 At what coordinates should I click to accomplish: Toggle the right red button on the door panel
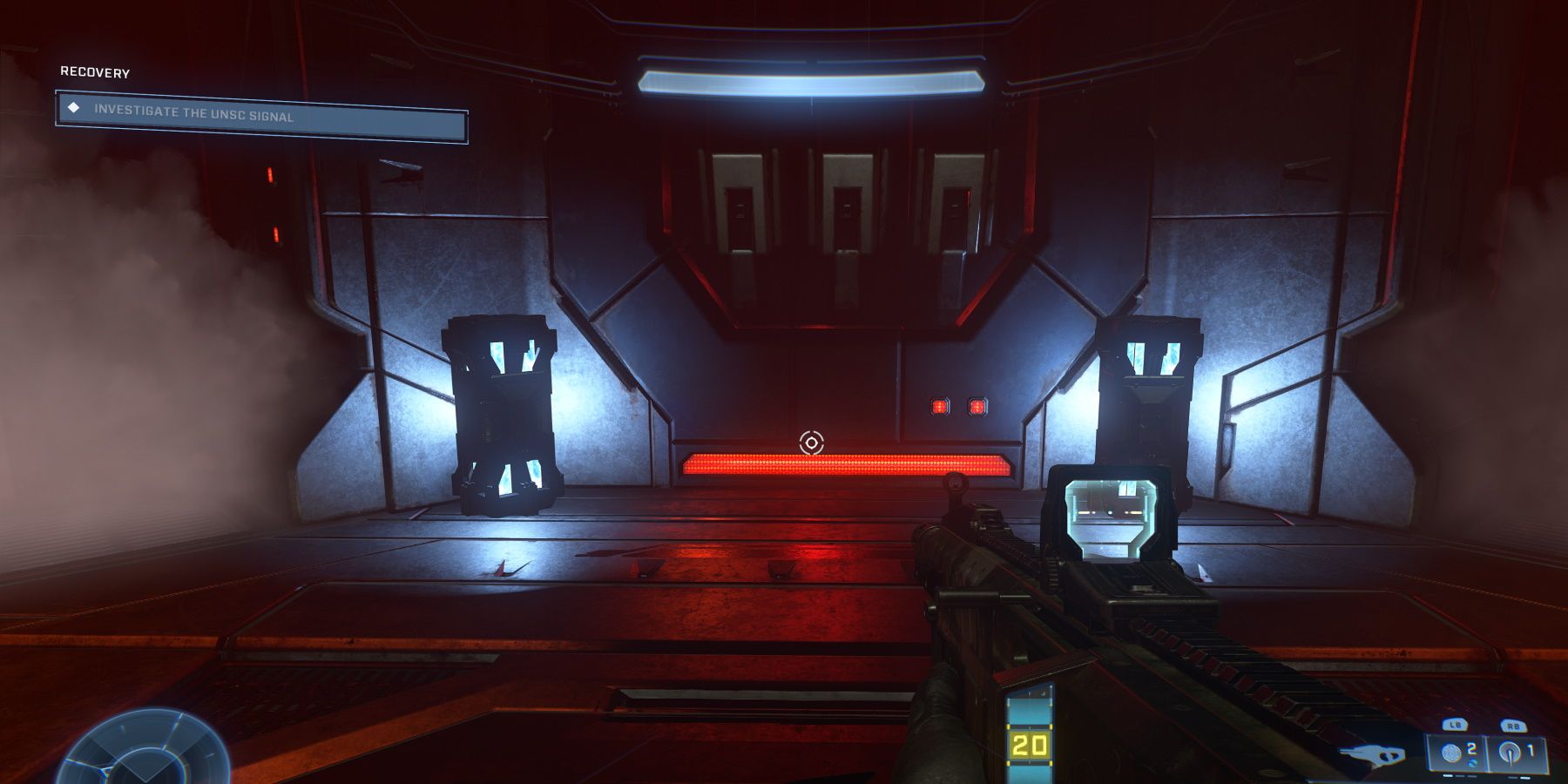pos(978,405)
